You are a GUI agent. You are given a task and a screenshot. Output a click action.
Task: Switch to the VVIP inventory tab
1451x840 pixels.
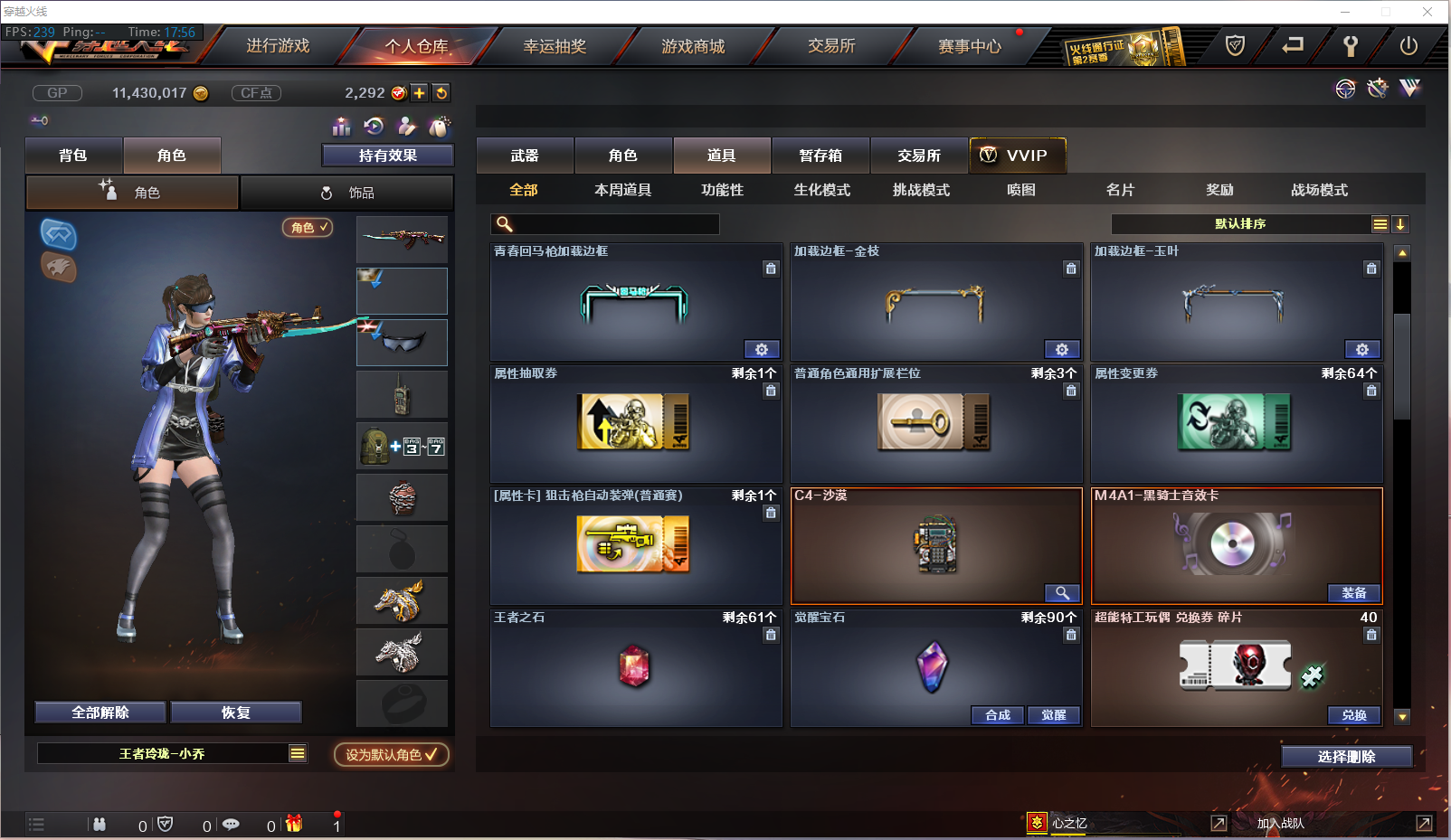coord(1017,155)
